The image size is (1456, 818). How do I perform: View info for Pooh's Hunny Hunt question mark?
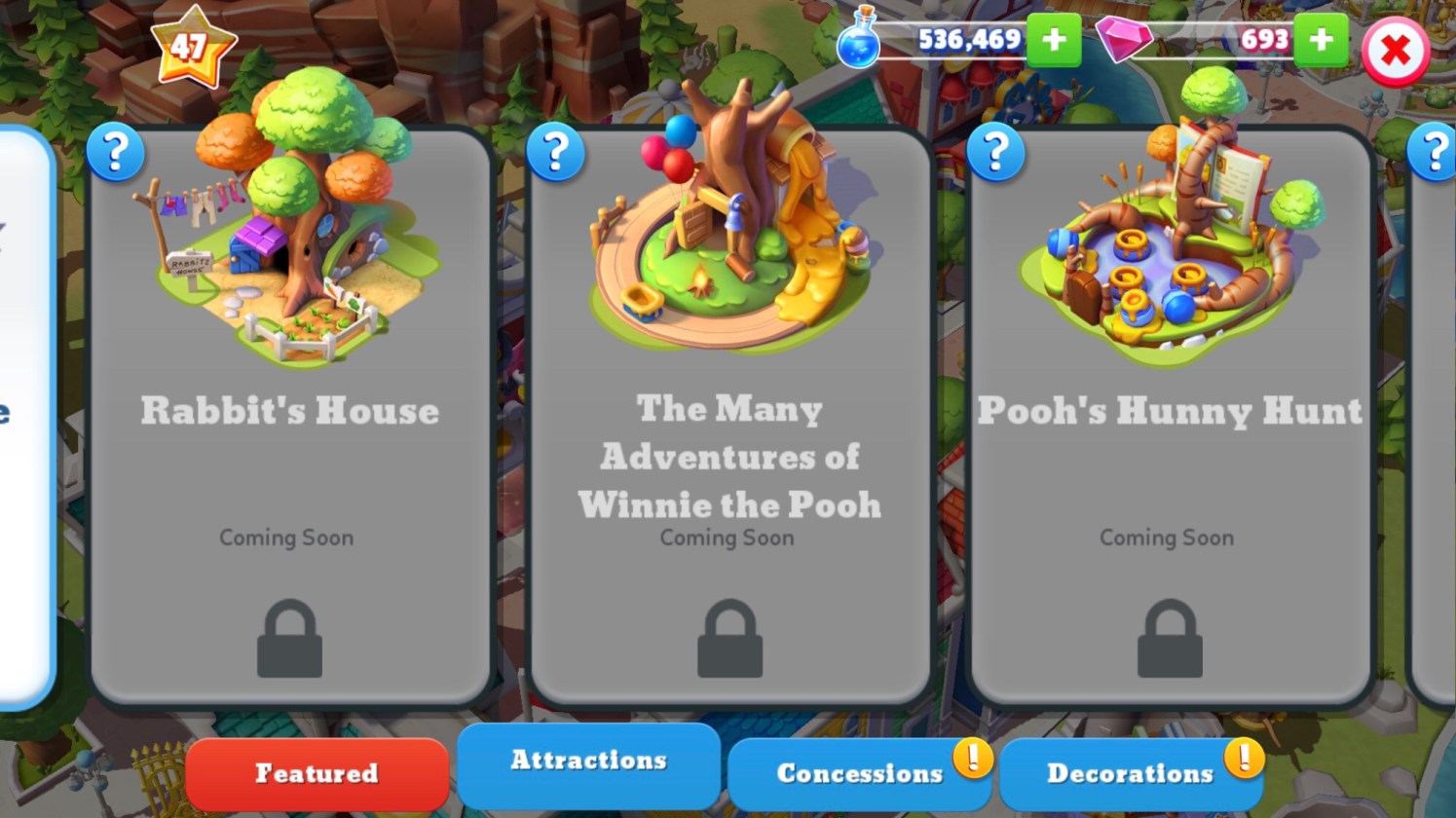995,152
